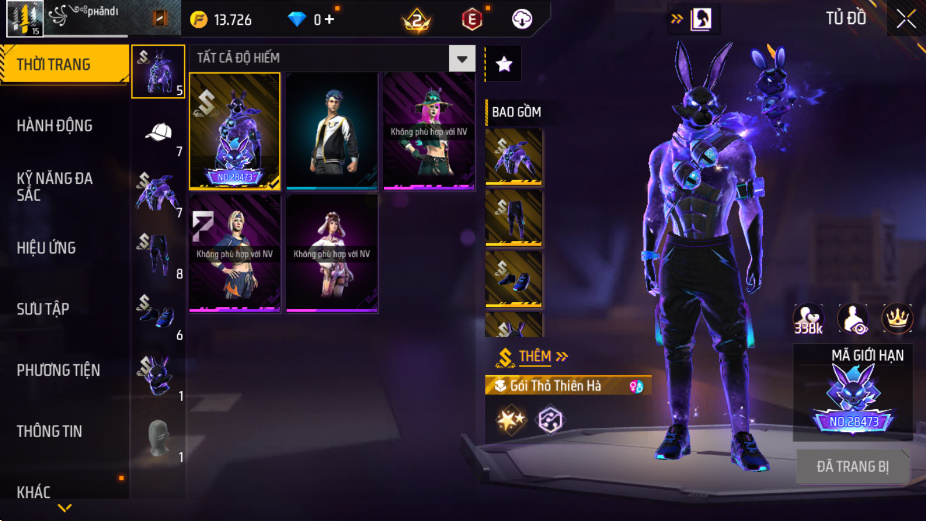This screenshot has height=521, width=926.
Task: Close the wardrobe with the X button
Action: coord(905,19)
